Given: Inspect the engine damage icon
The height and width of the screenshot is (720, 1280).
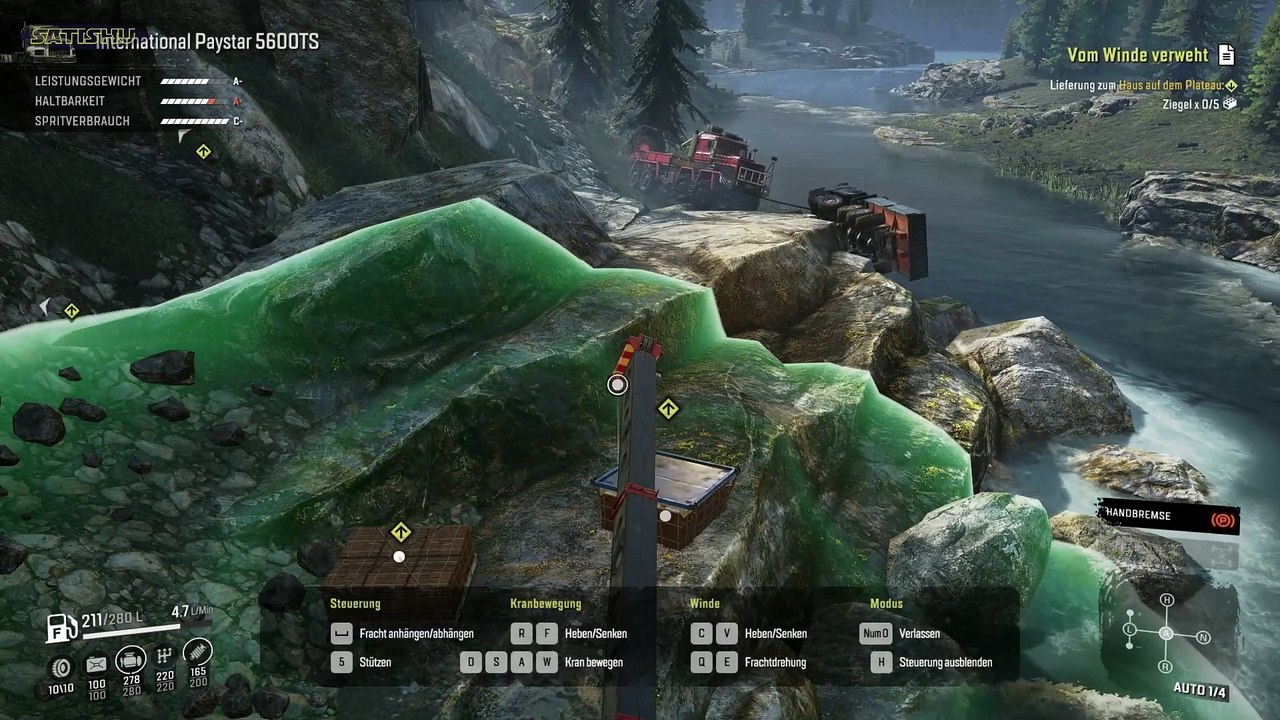Looking at the screenshot, I should (x=130, y=660).
